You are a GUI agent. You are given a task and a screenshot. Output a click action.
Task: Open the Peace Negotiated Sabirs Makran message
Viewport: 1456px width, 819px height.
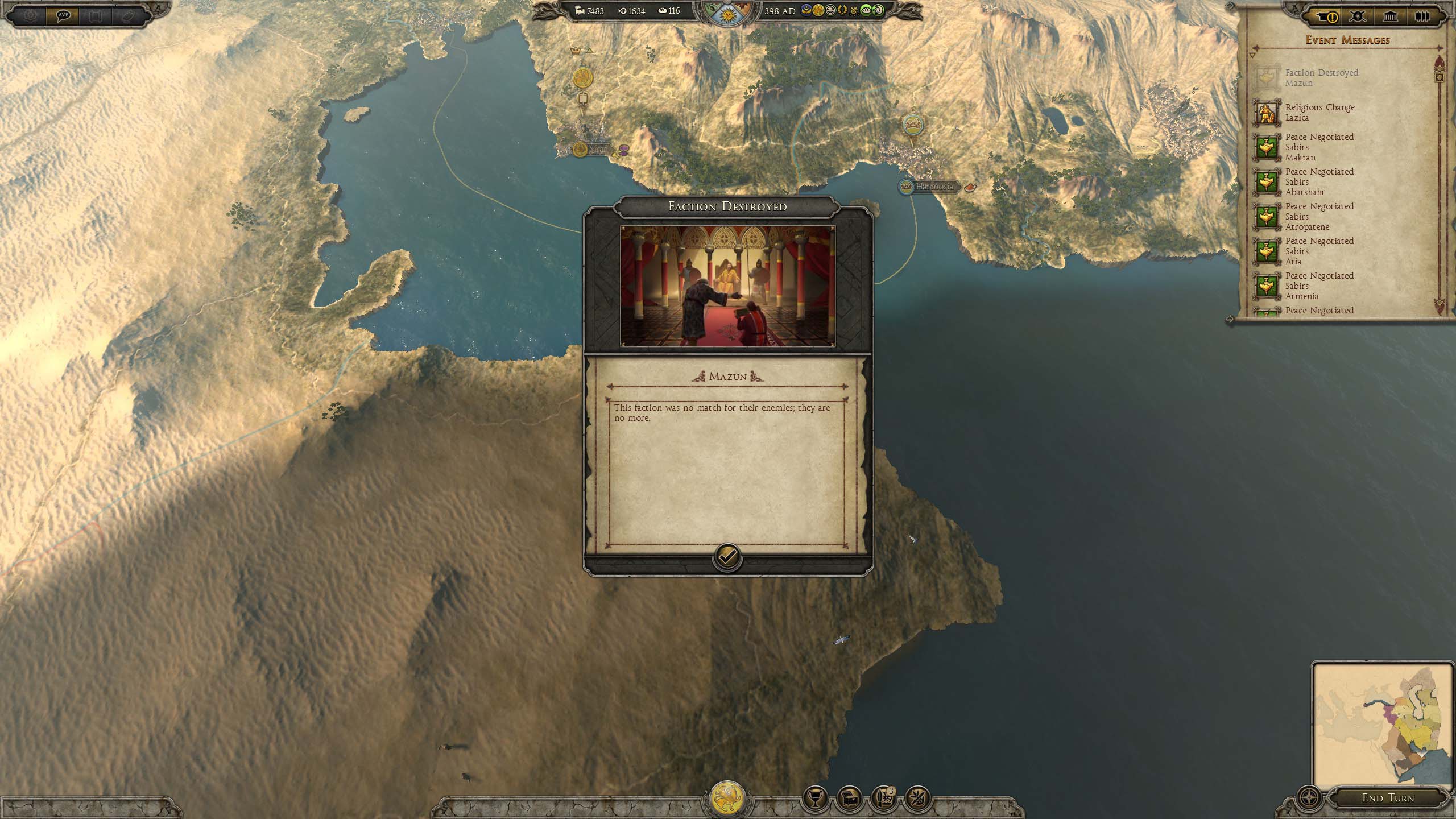pos(1319,147)
